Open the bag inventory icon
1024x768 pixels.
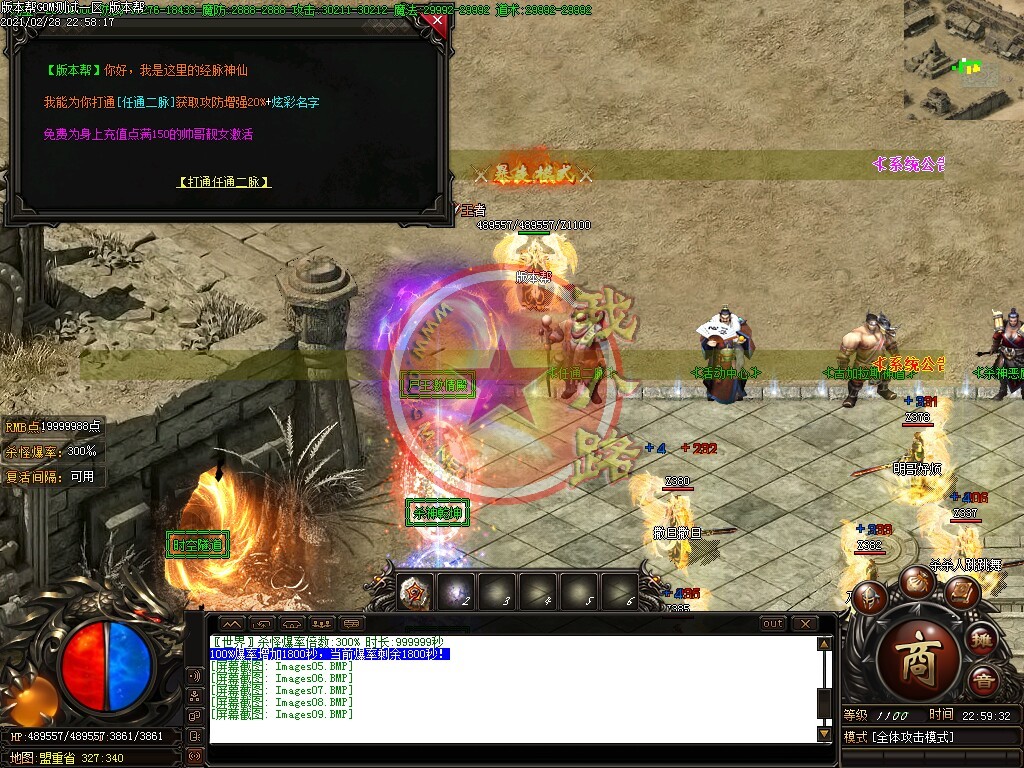(916, 581)
